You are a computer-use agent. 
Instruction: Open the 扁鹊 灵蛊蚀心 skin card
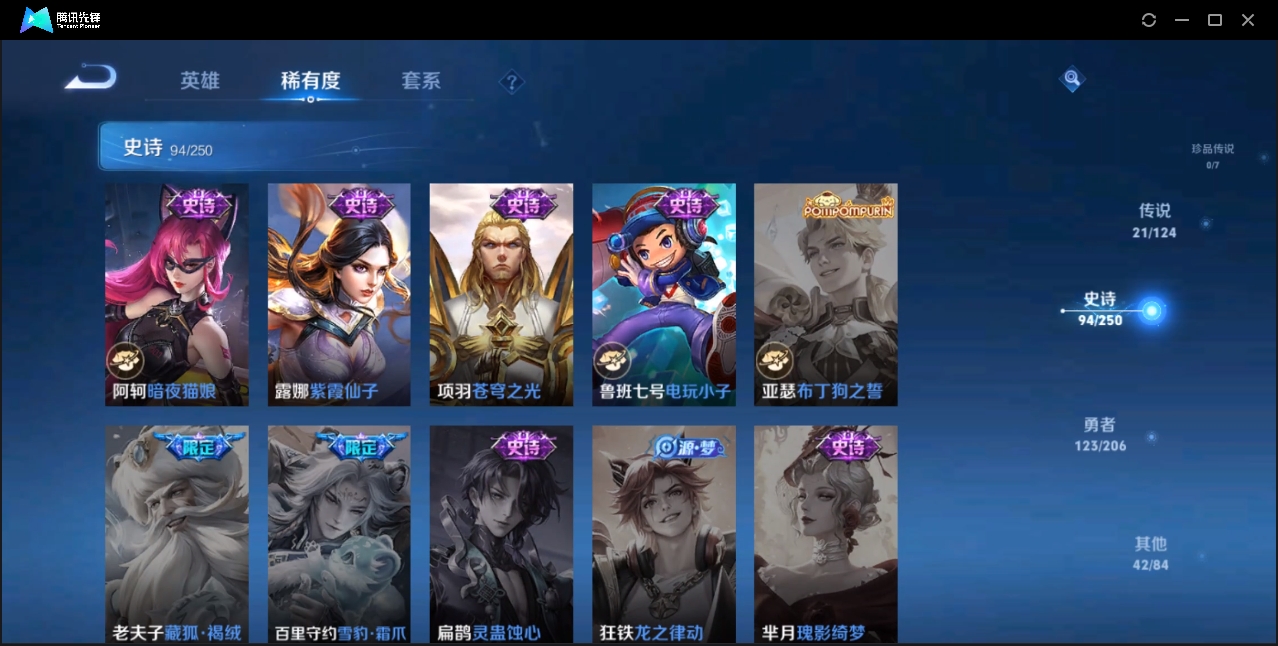point(501,534)
